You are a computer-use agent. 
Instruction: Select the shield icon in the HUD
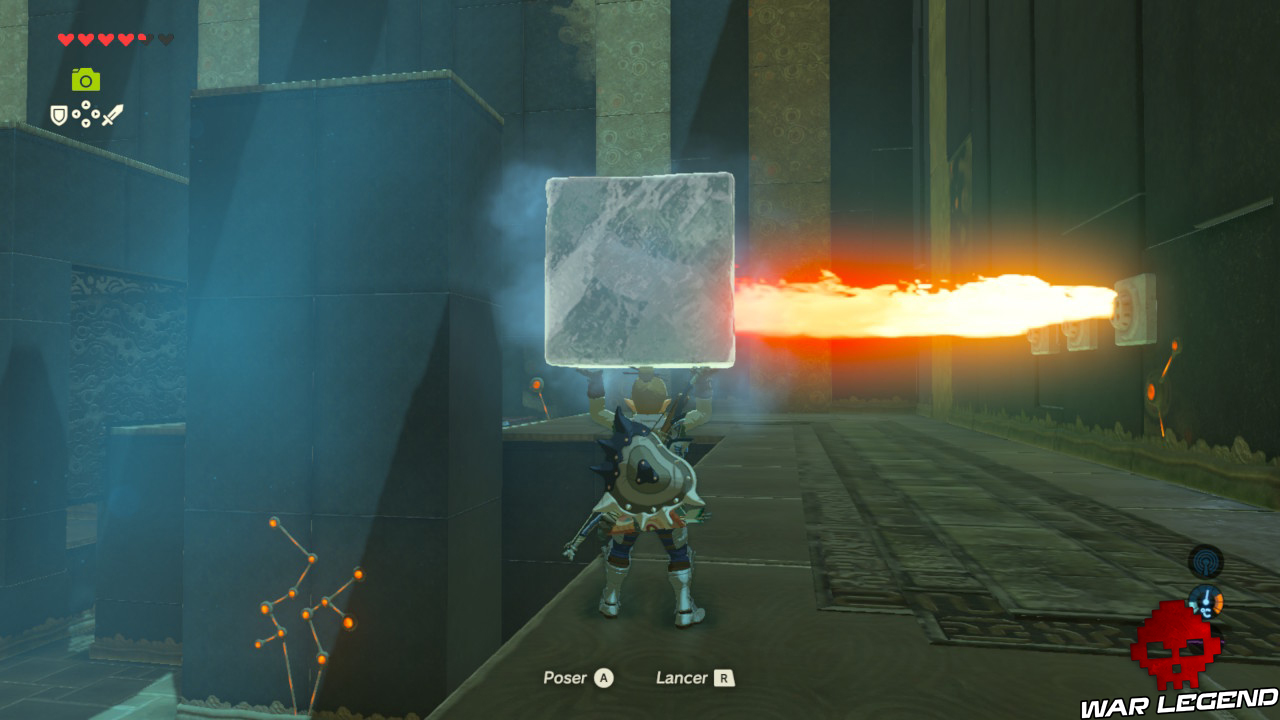point(58,115)
